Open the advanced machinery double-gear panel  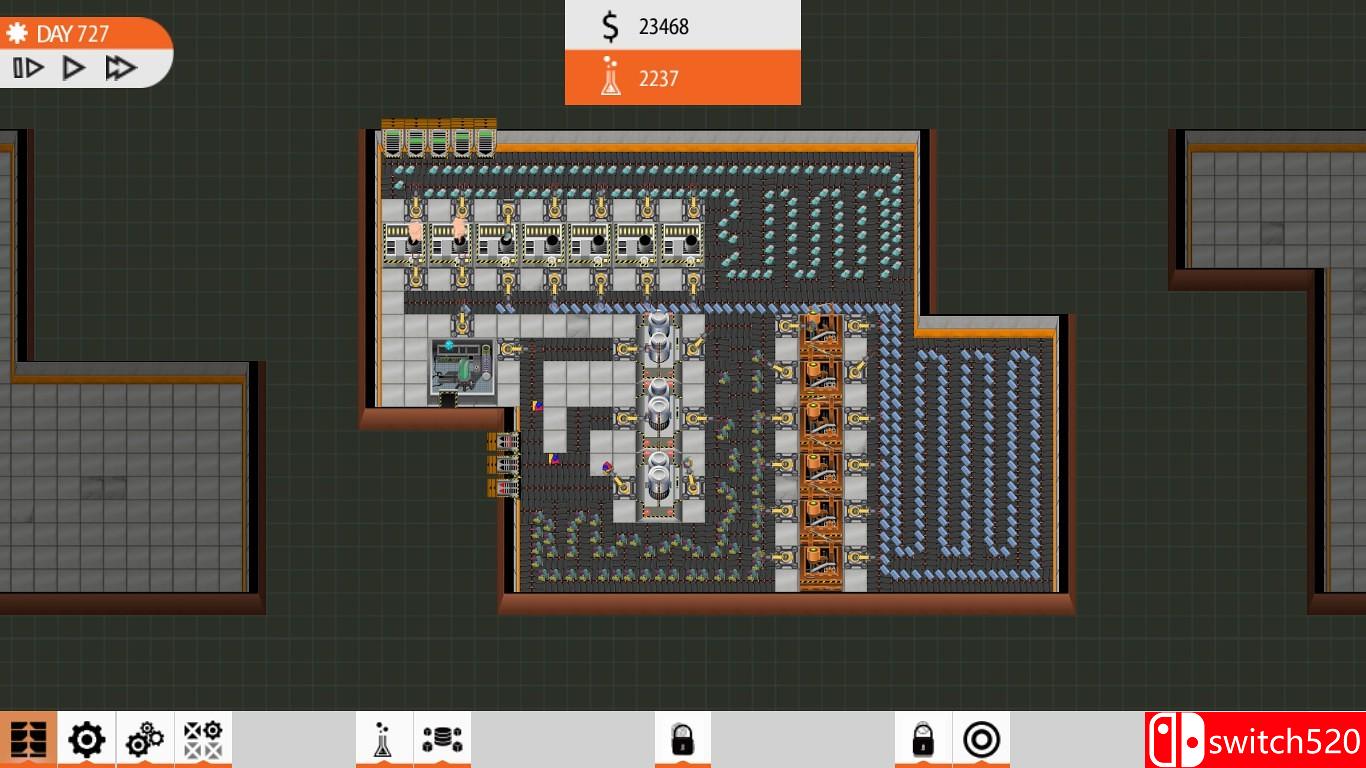coord(144,738)
